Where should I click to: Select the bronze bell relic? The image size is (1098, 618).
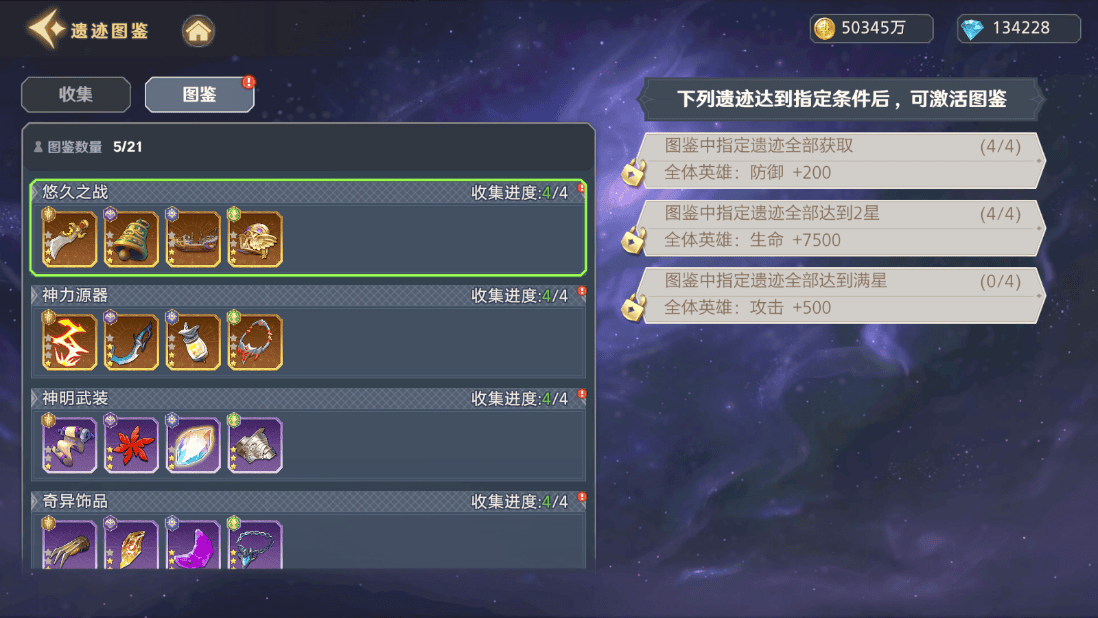132,240
